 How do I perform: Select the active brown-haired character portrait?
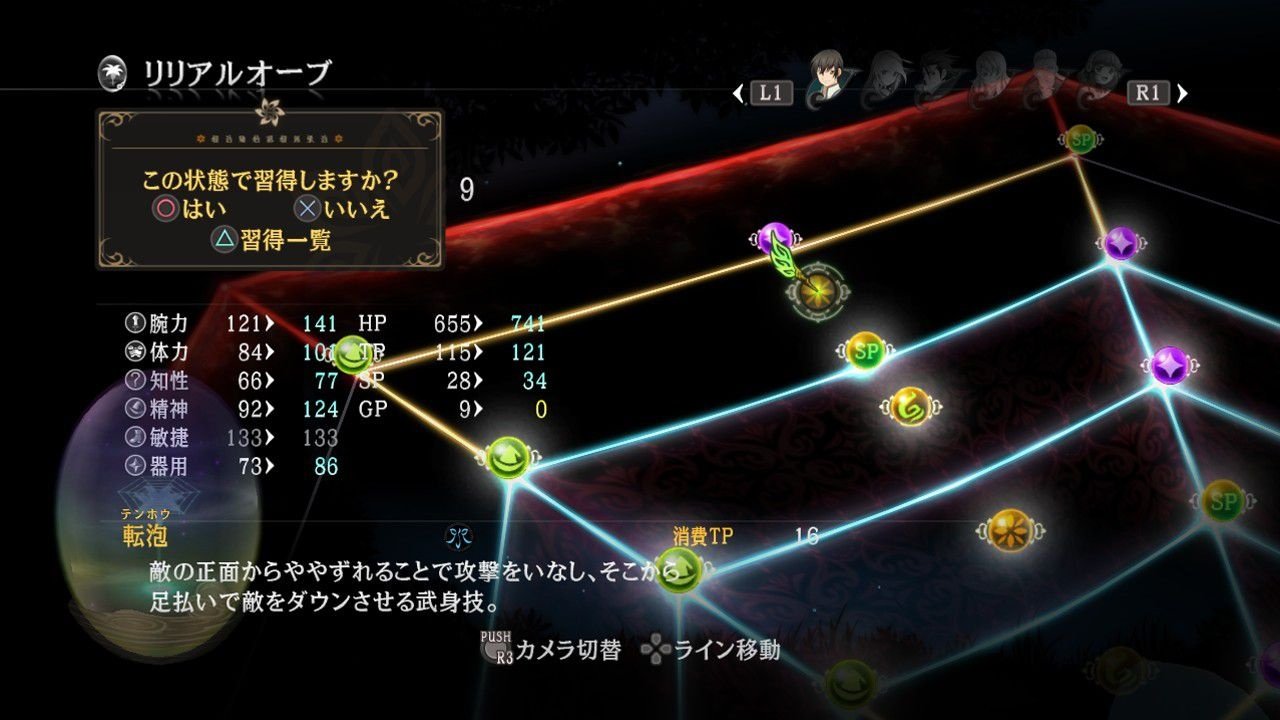click(826, 75)
